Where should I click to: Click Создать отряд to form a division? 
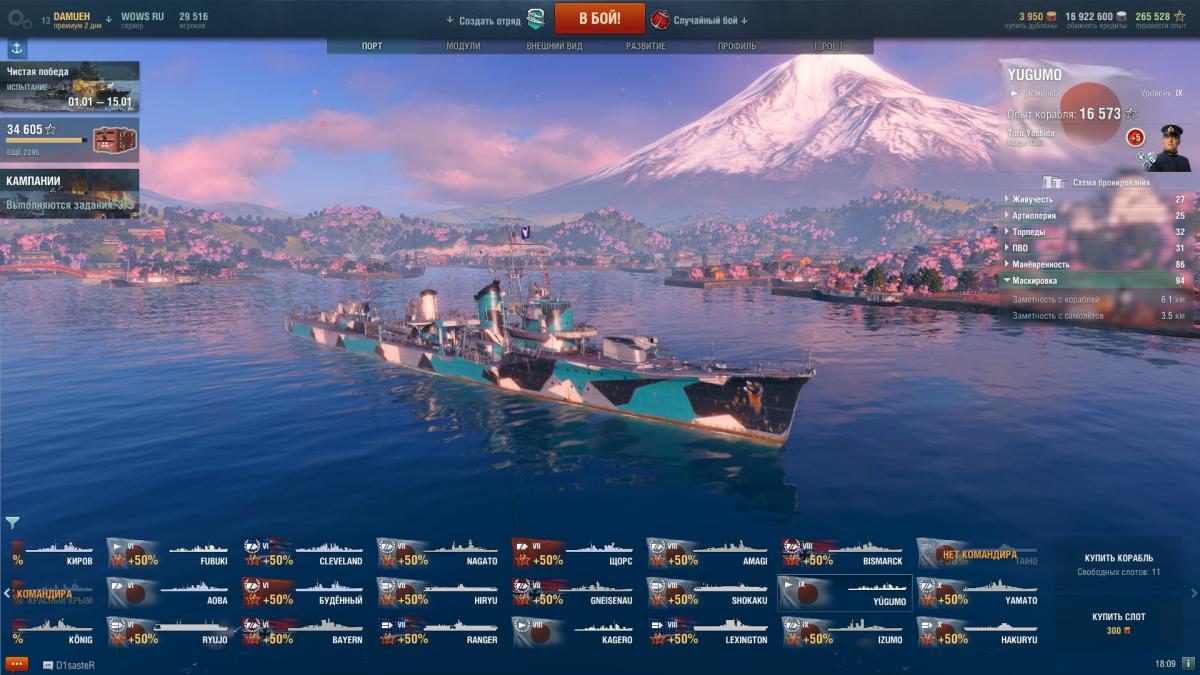490,20
